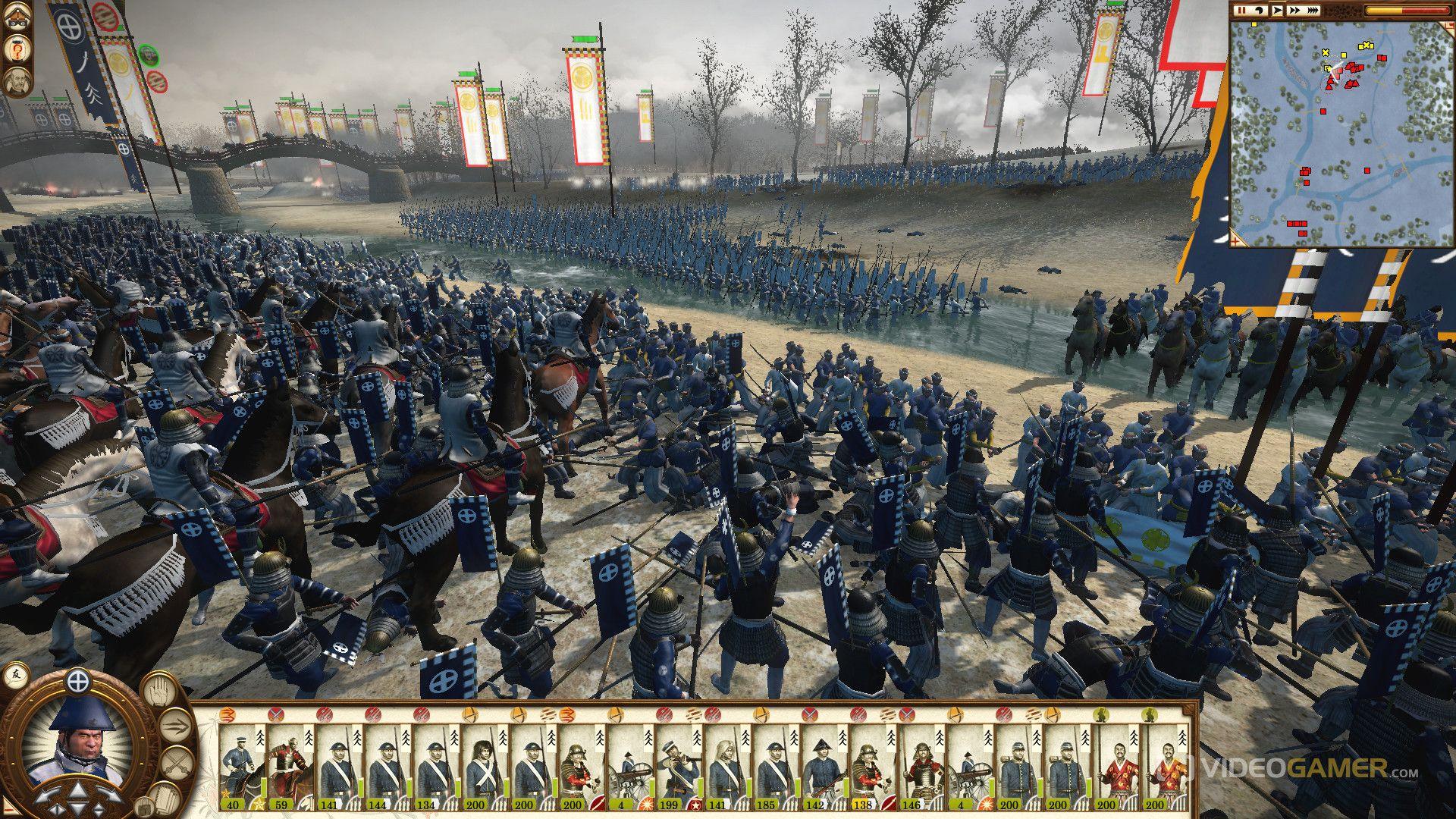Toggle fast forward with the double-arrow button

coord(1294,11)
